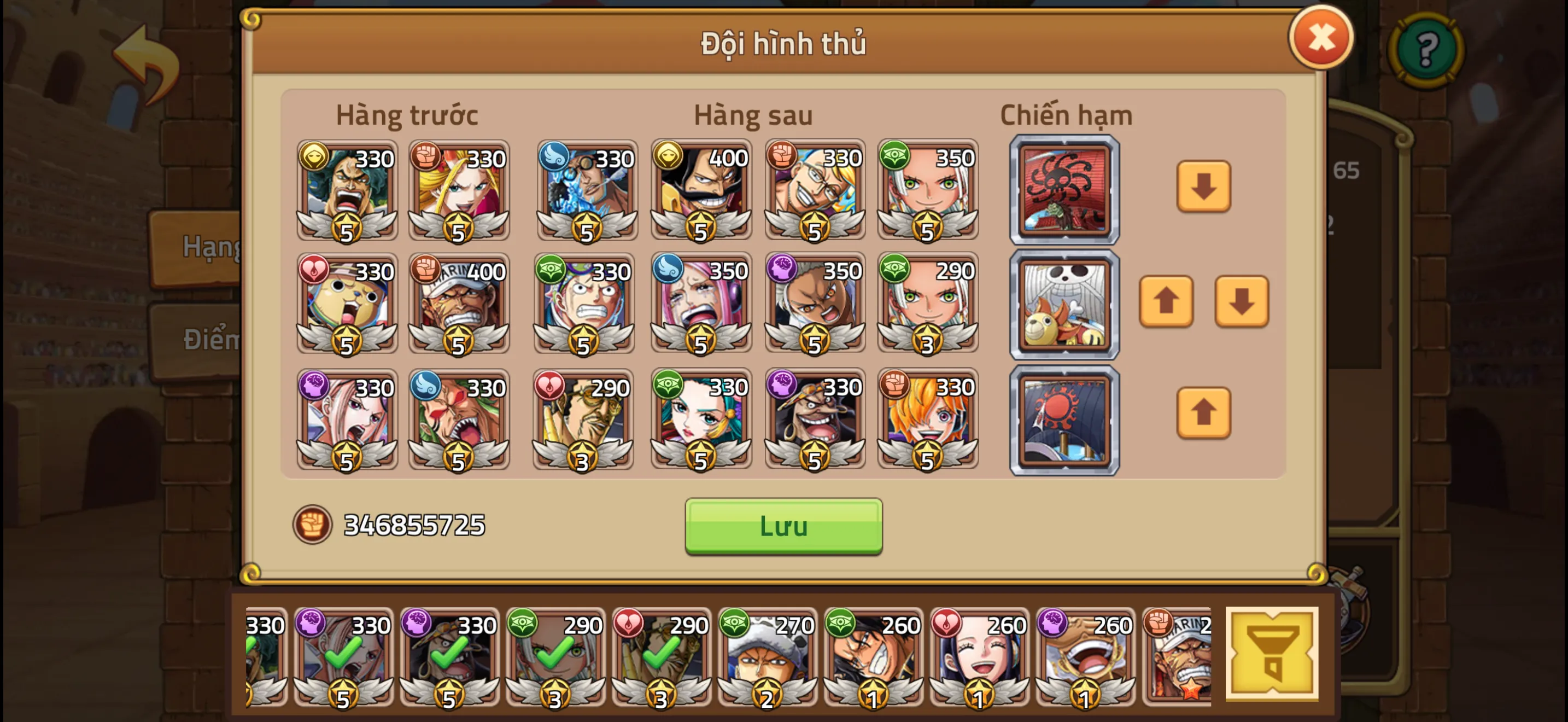
Task: Select the level 400 marine cap hero
Action: click(458, 304)
